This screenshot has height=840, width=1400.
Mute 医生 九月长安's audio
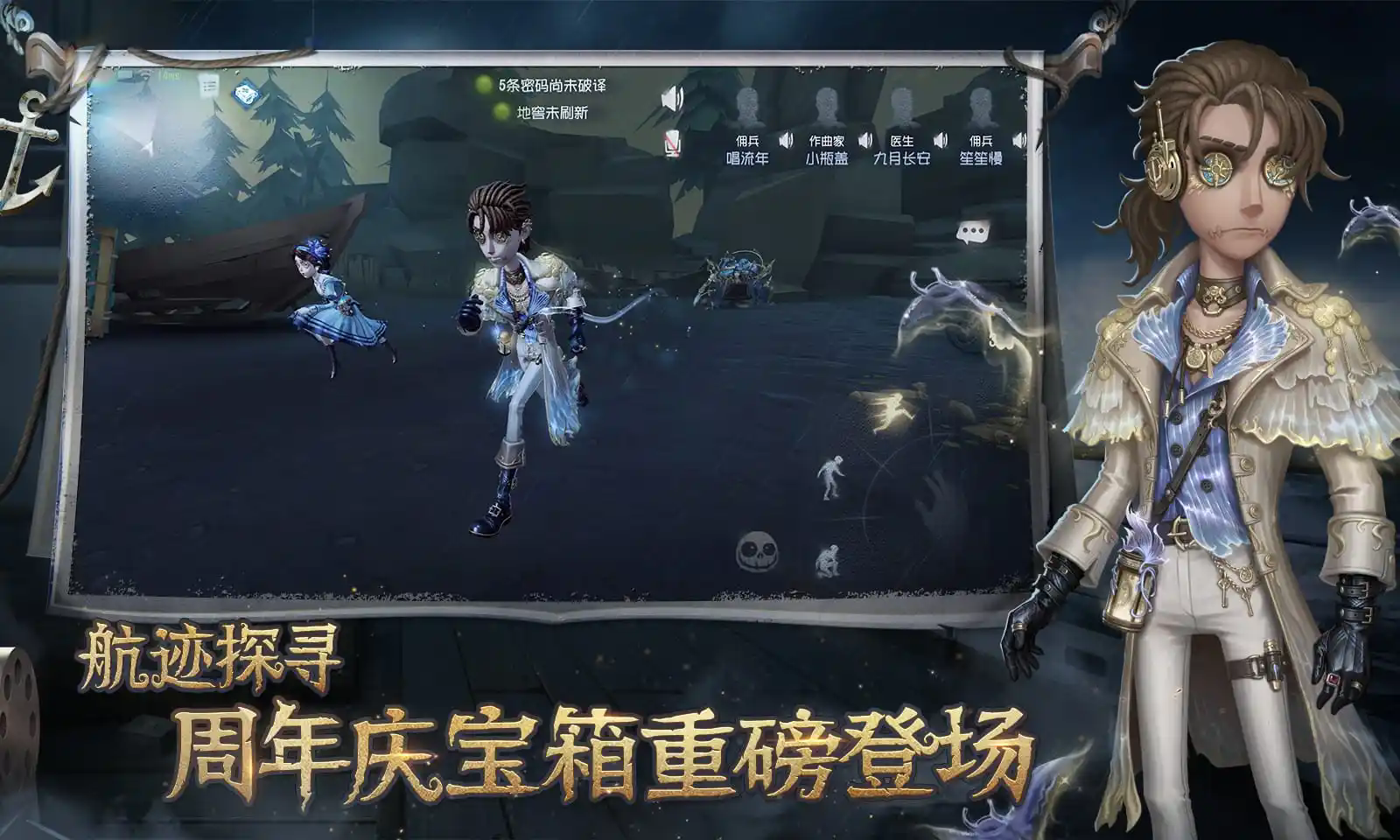coord(941,142)
